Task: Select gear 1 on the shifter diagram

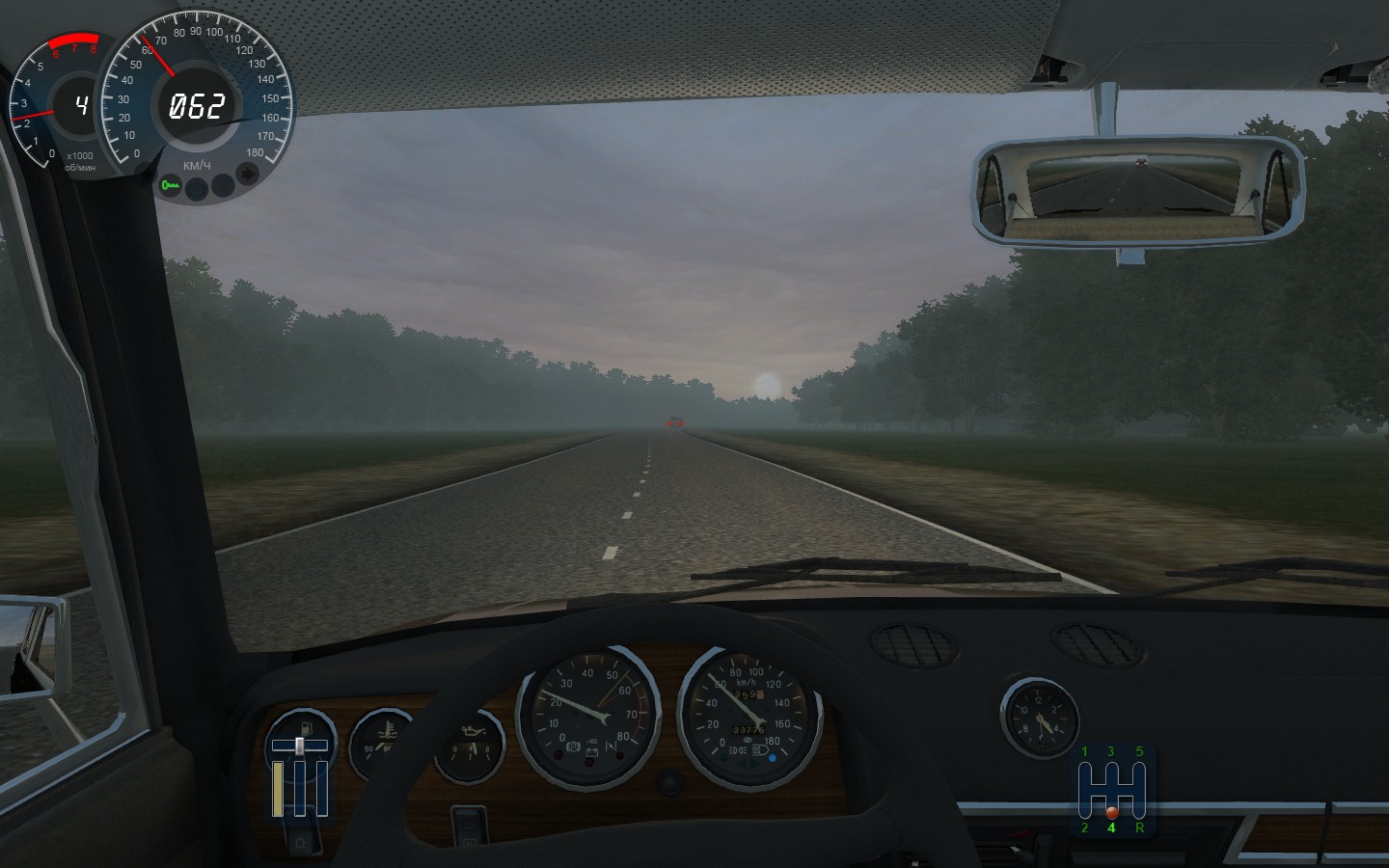Action: [1084, 752]
